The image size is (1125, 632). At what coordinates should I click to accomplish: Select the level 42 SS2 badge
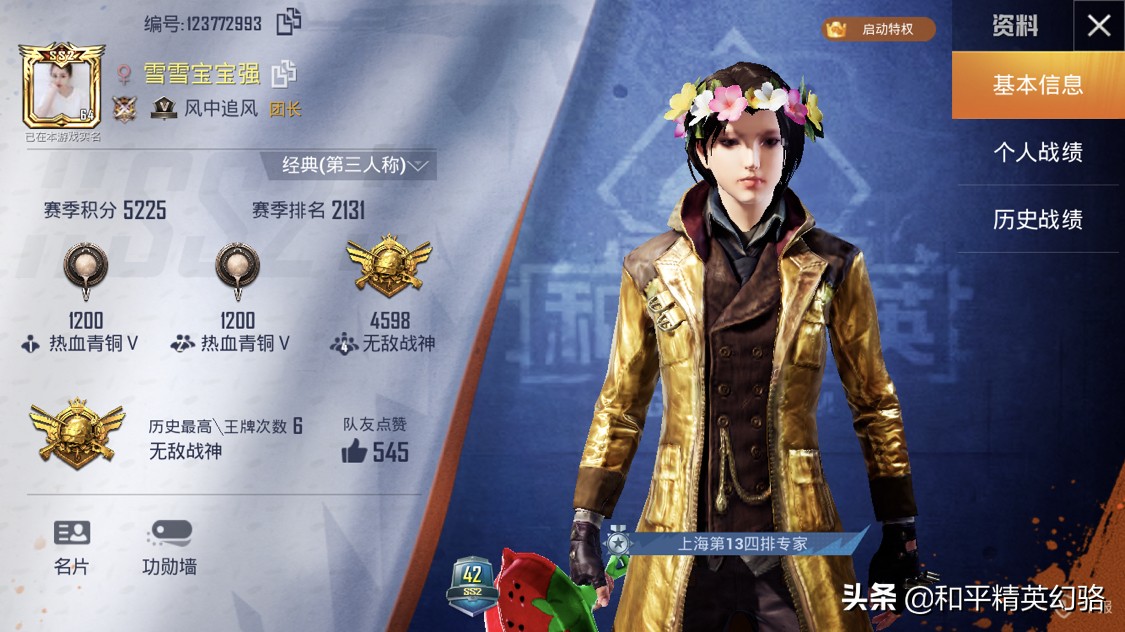pyautogui.click(x=473, y=585)
